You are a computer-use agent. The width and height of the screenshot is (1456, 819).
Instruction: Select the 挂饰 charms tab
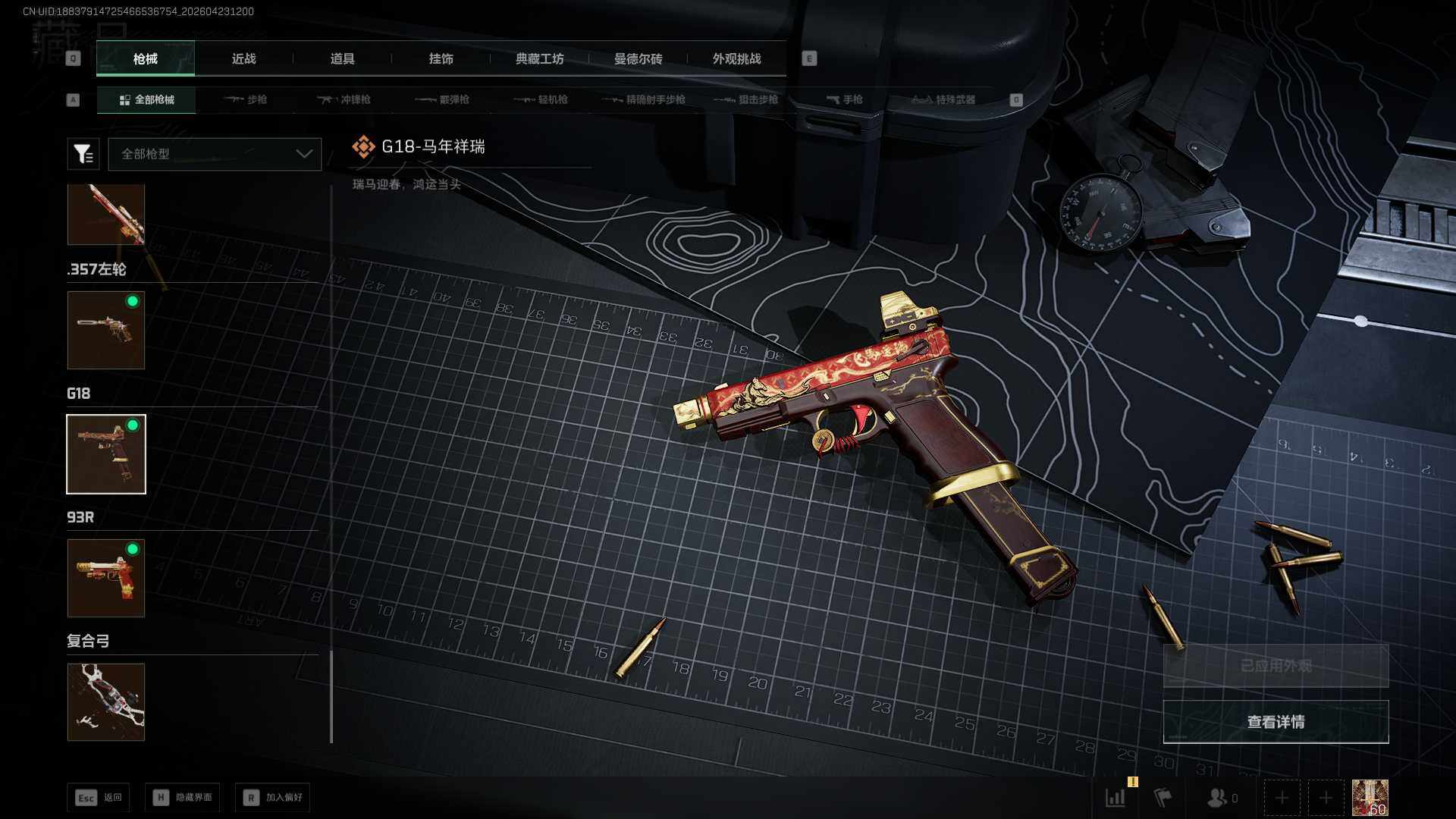pos(441,58)
